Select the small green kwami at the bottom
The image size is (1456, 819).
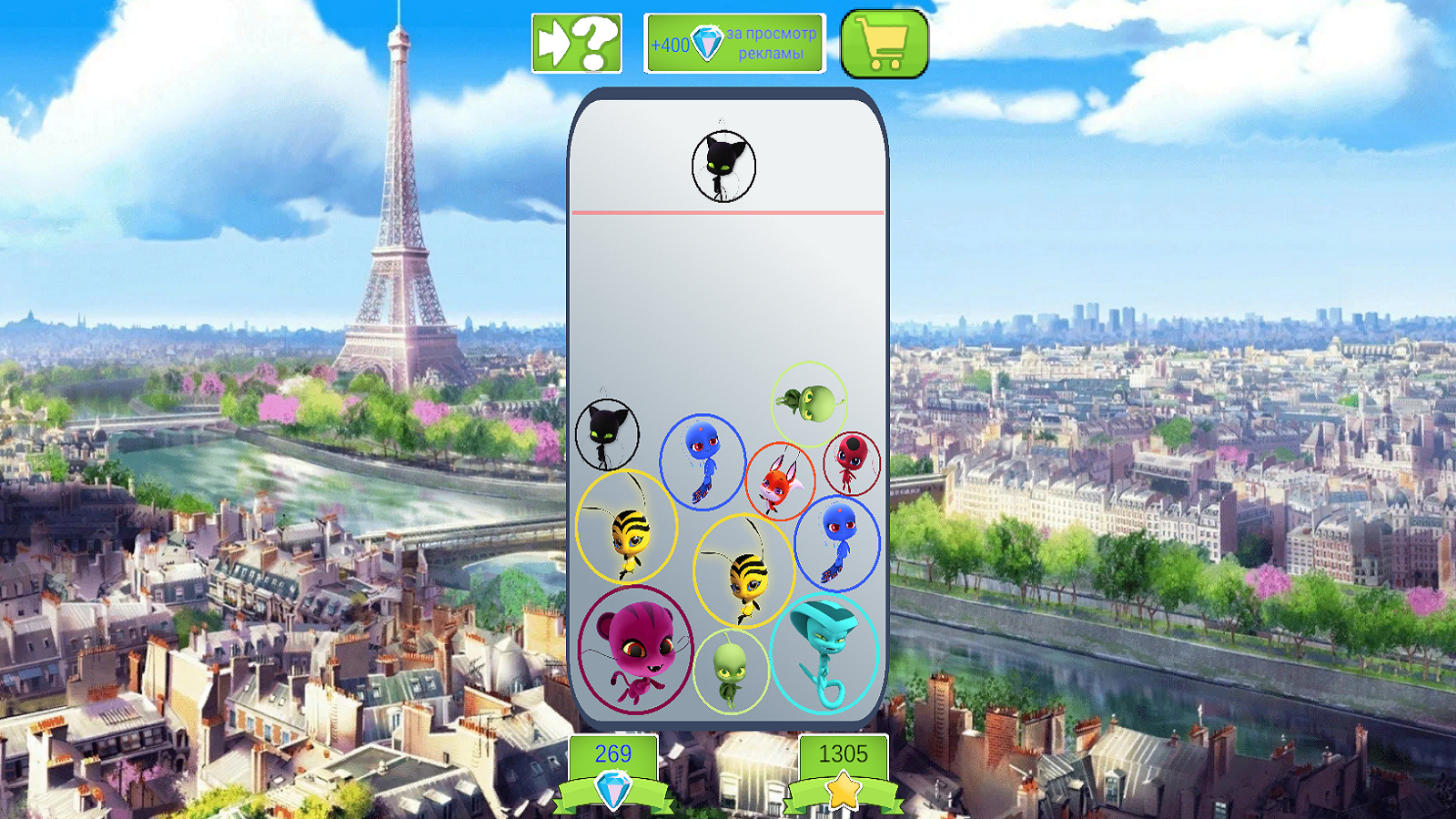pos(730,669)
